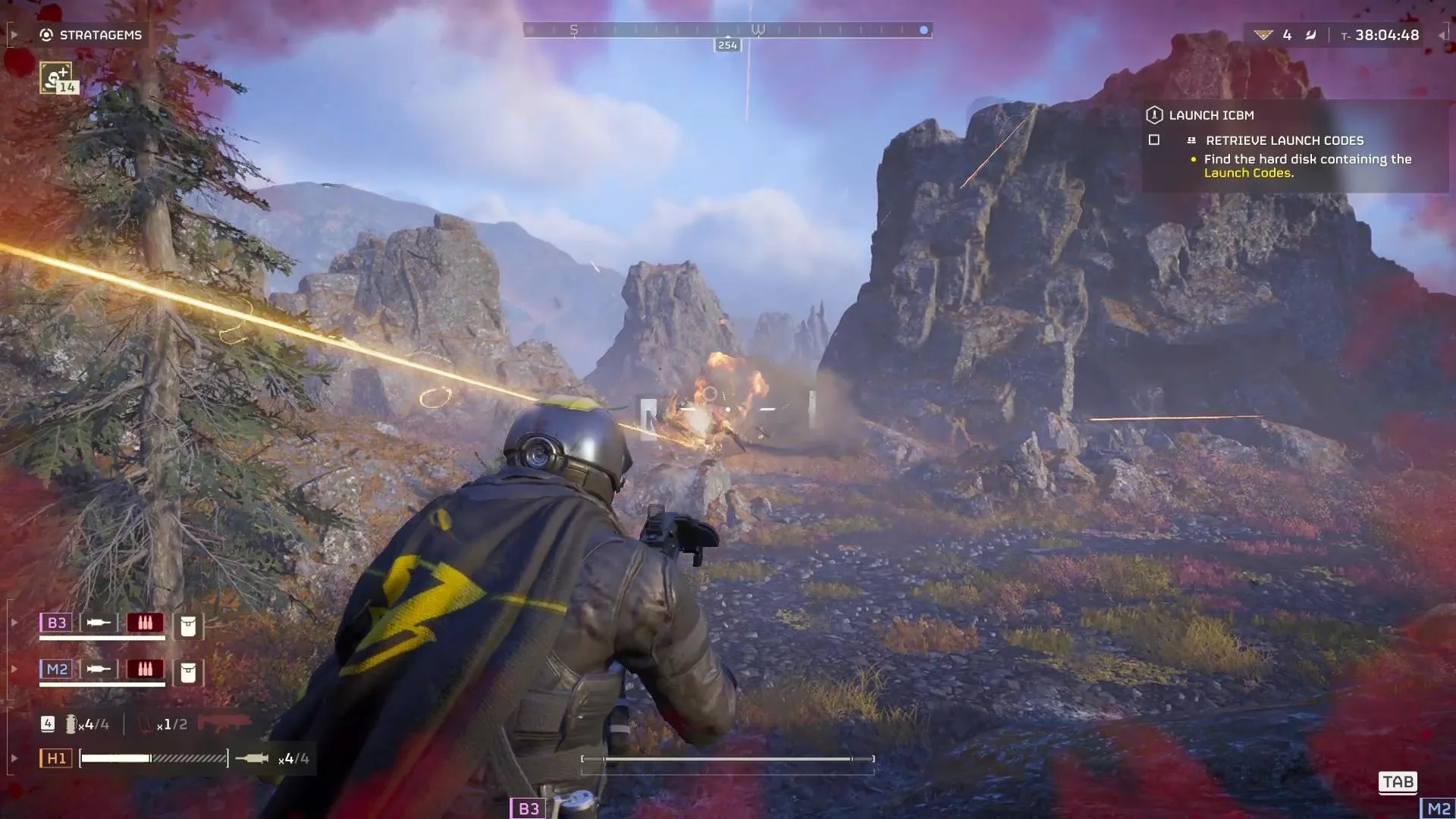This screenshot has height=819, width=1456.
Task: Open the Stratagems panel header
Action: (x=91, y=35)
